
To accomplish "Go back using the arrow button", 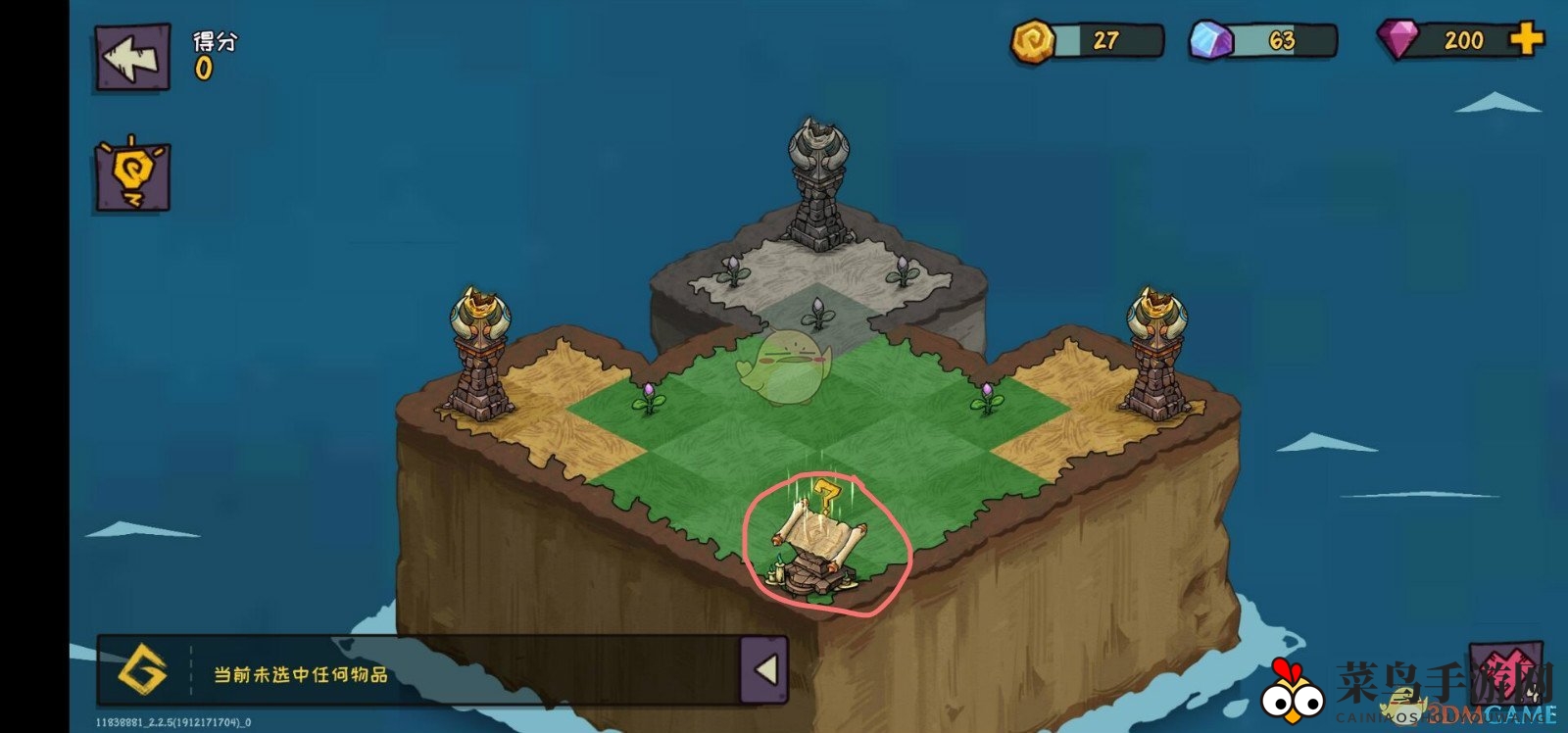I will (x=132, y=59).
